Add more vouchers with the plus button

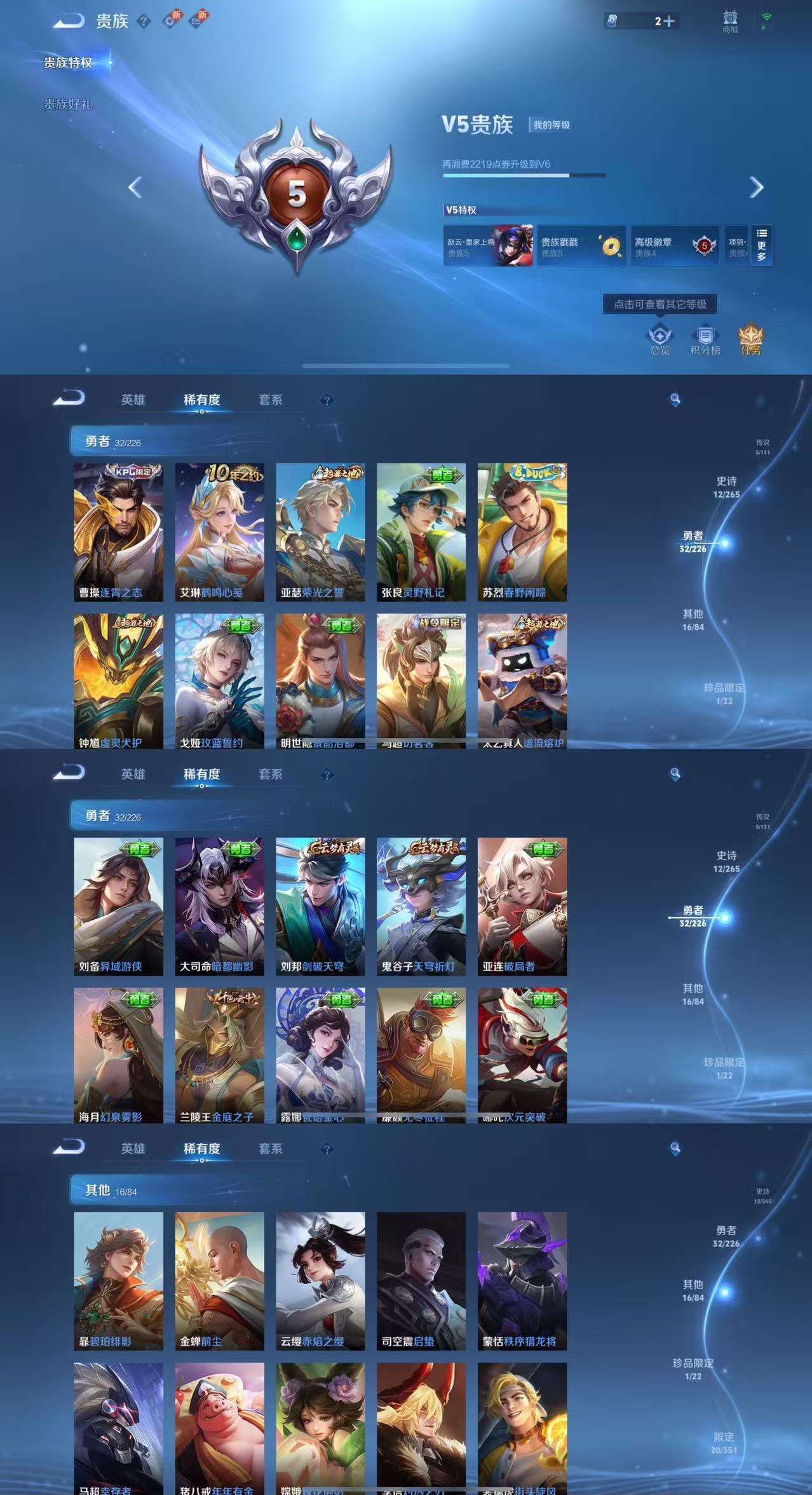pyautogui.click(x=668, y=22)
